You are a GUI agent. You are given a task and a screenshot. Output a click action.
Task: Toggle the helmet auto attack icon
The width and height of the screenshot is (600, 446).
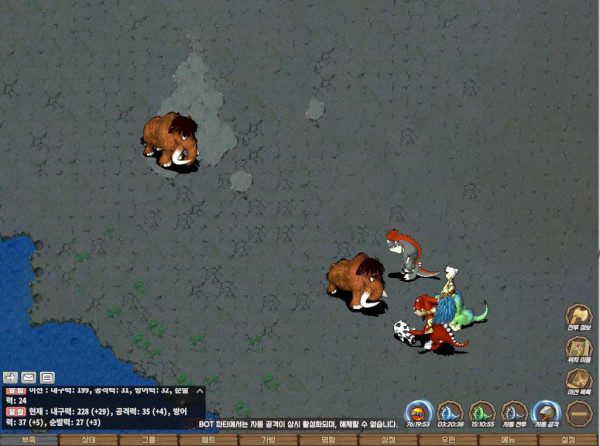point(546,412)
